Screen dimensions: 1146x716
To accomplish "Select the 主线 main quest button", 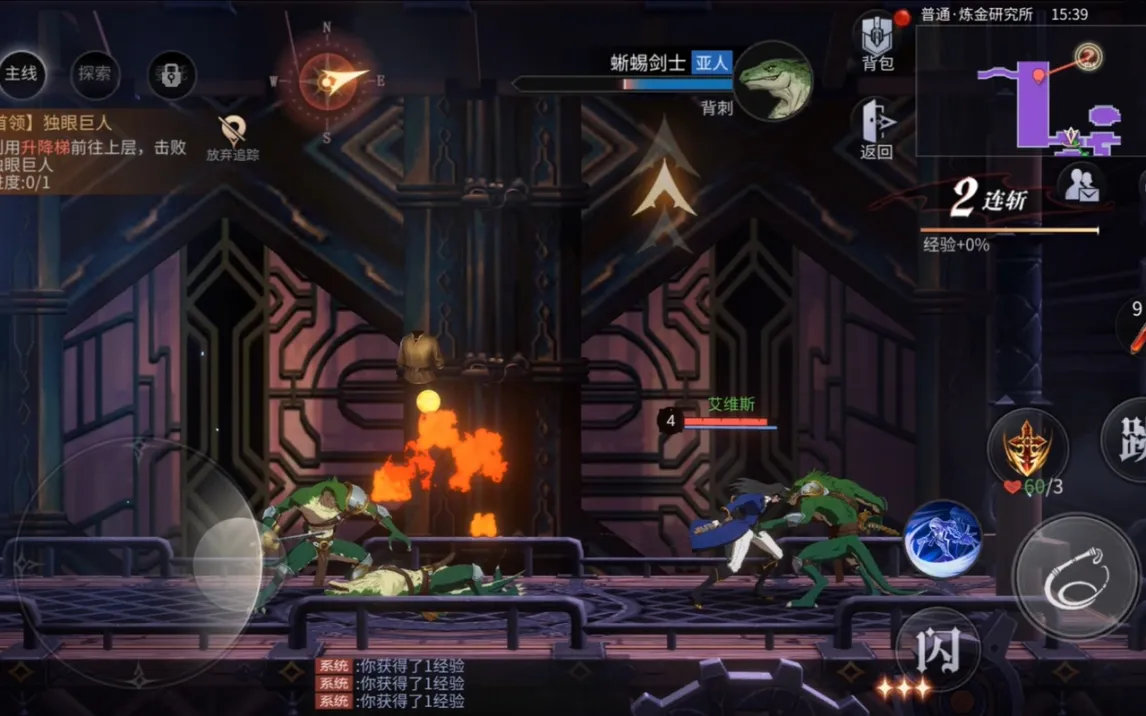I will (21, 73).
